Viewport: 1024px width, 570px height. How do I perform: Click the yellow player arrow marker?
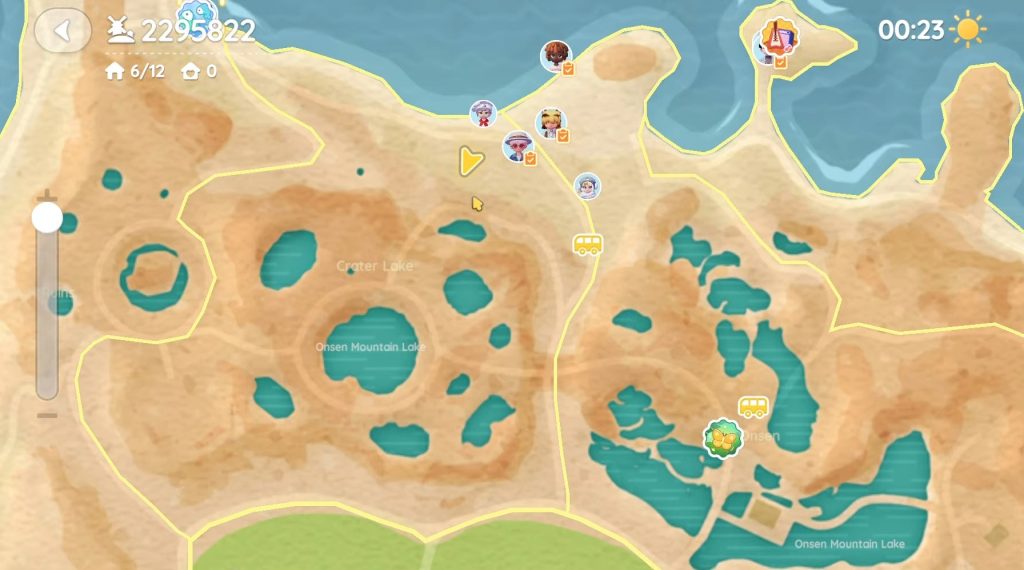tap(467, 161)
